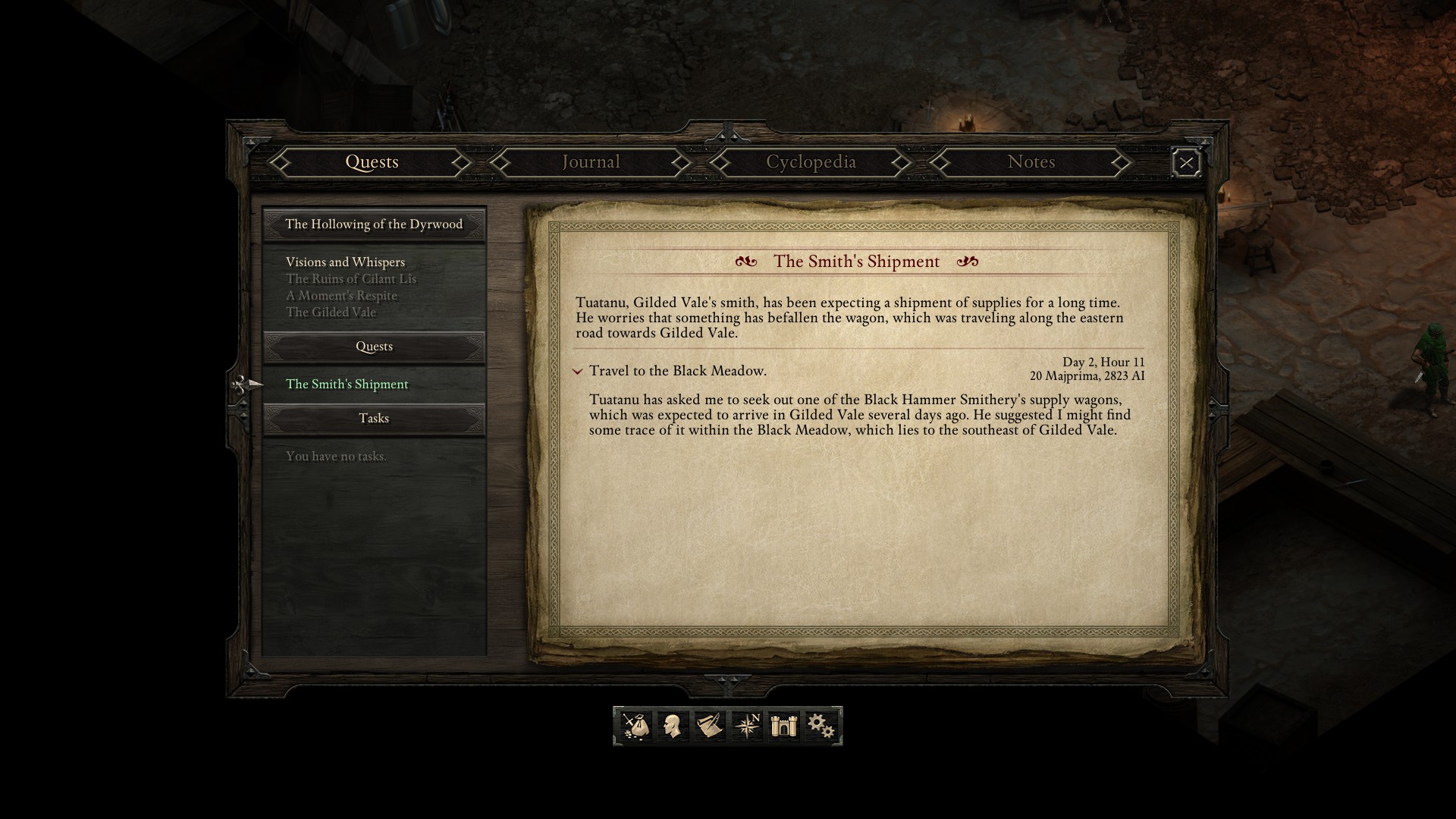
Task: Expand the Tasks section header
Action: [x=373, y=418]
